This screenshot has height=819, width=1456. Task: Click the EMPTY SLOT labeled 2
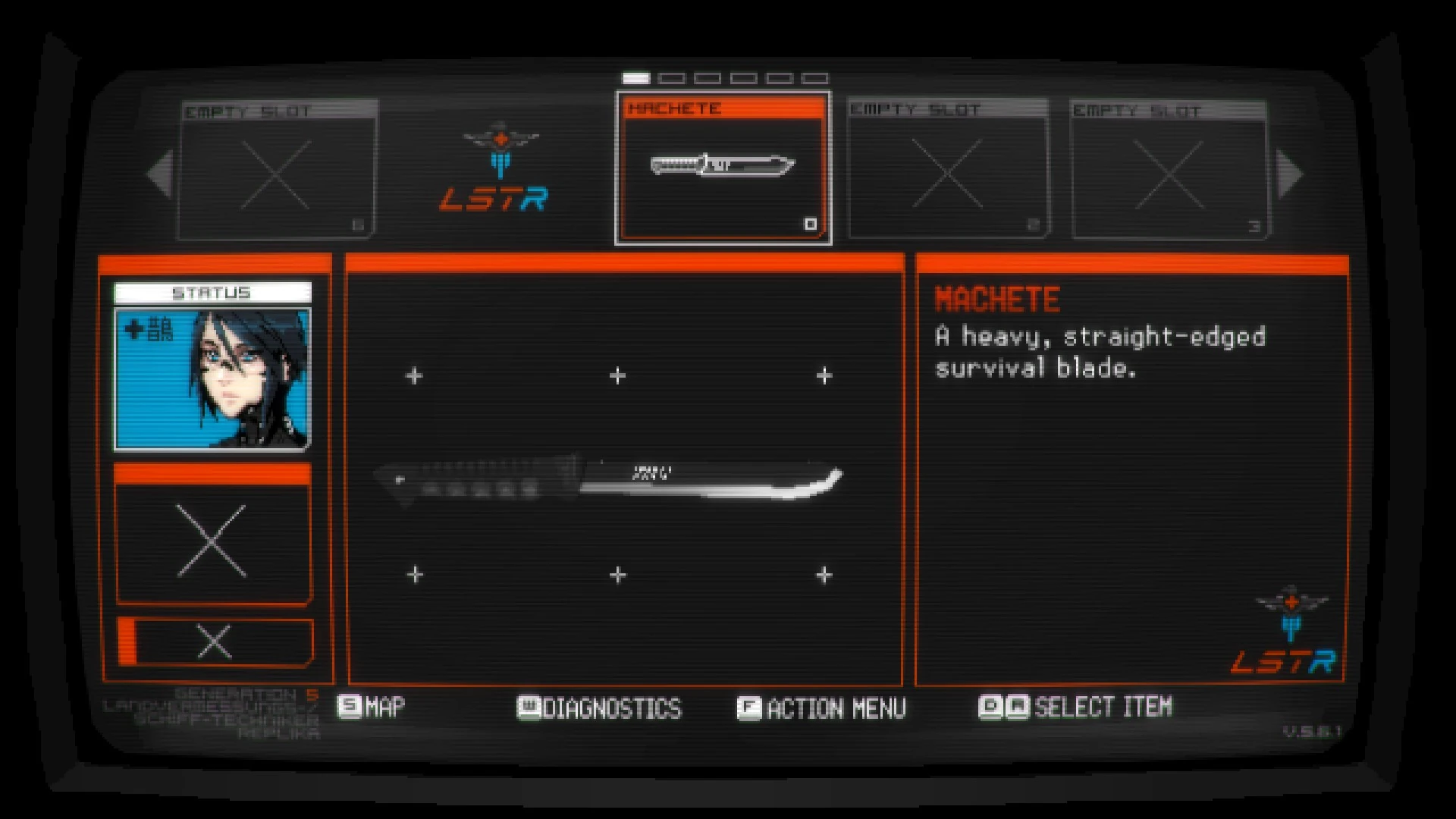(x=947, y=173)
